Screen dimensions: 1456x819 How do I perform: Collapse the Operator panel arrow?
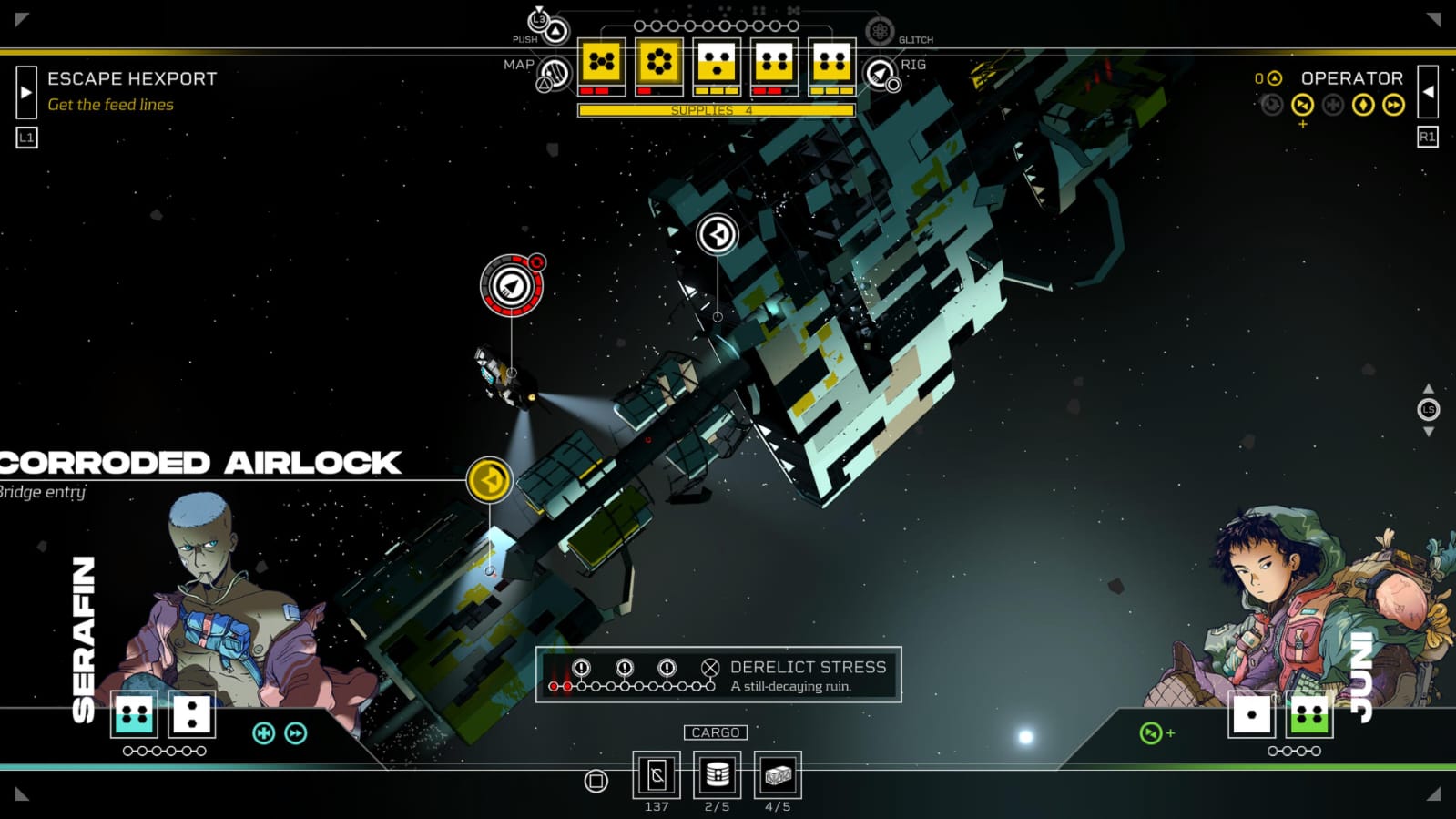[1428, 91]
